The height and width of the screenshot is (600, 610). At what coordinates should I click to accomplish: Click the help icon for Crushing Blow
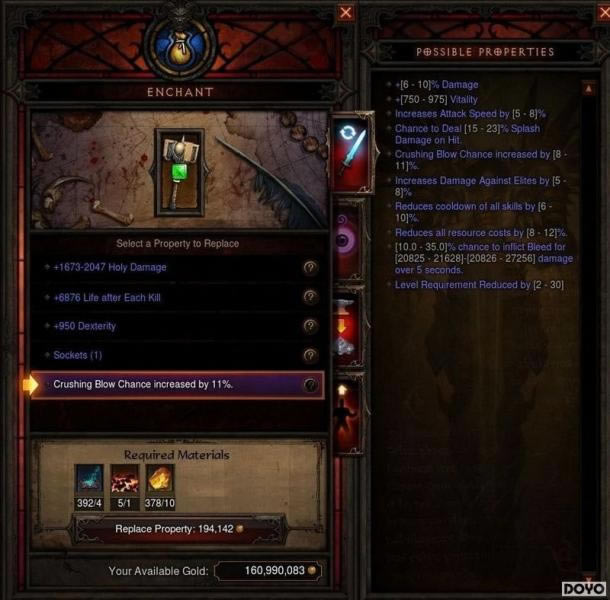(x=310, y=385)
